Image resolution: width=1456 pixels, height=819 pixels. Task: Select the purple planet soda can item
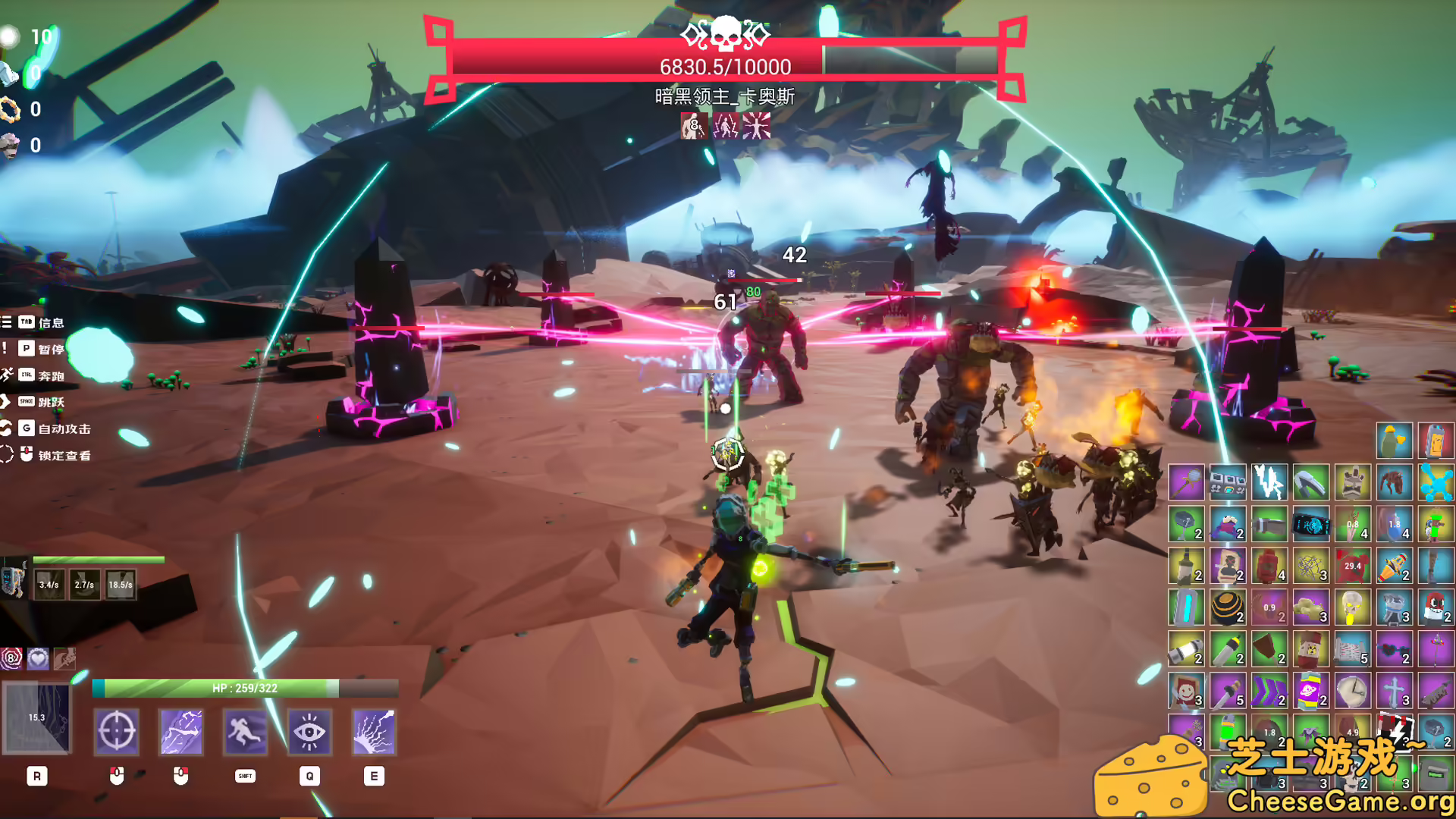(1310, 691)
